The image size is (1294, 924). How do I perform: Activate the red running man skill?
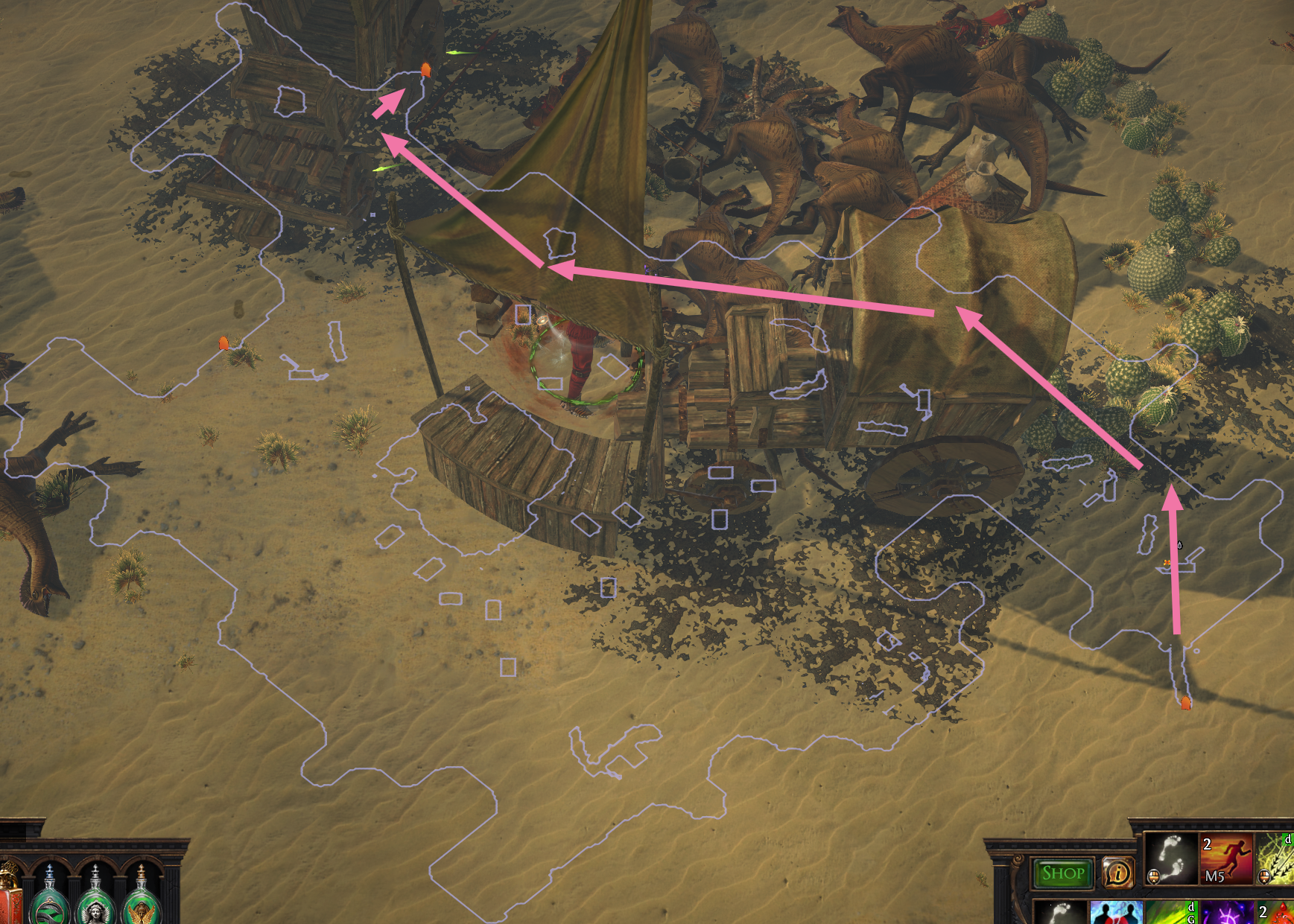tap(1226, 859)
